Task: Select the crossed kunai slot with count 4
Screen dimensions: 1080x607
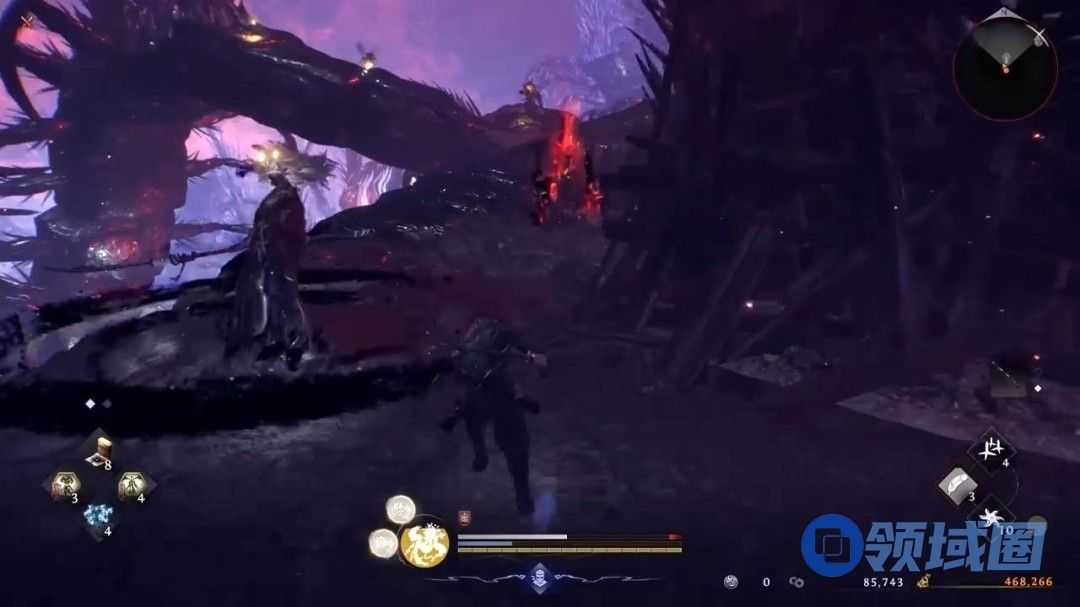Action: [x=992, y=448]
